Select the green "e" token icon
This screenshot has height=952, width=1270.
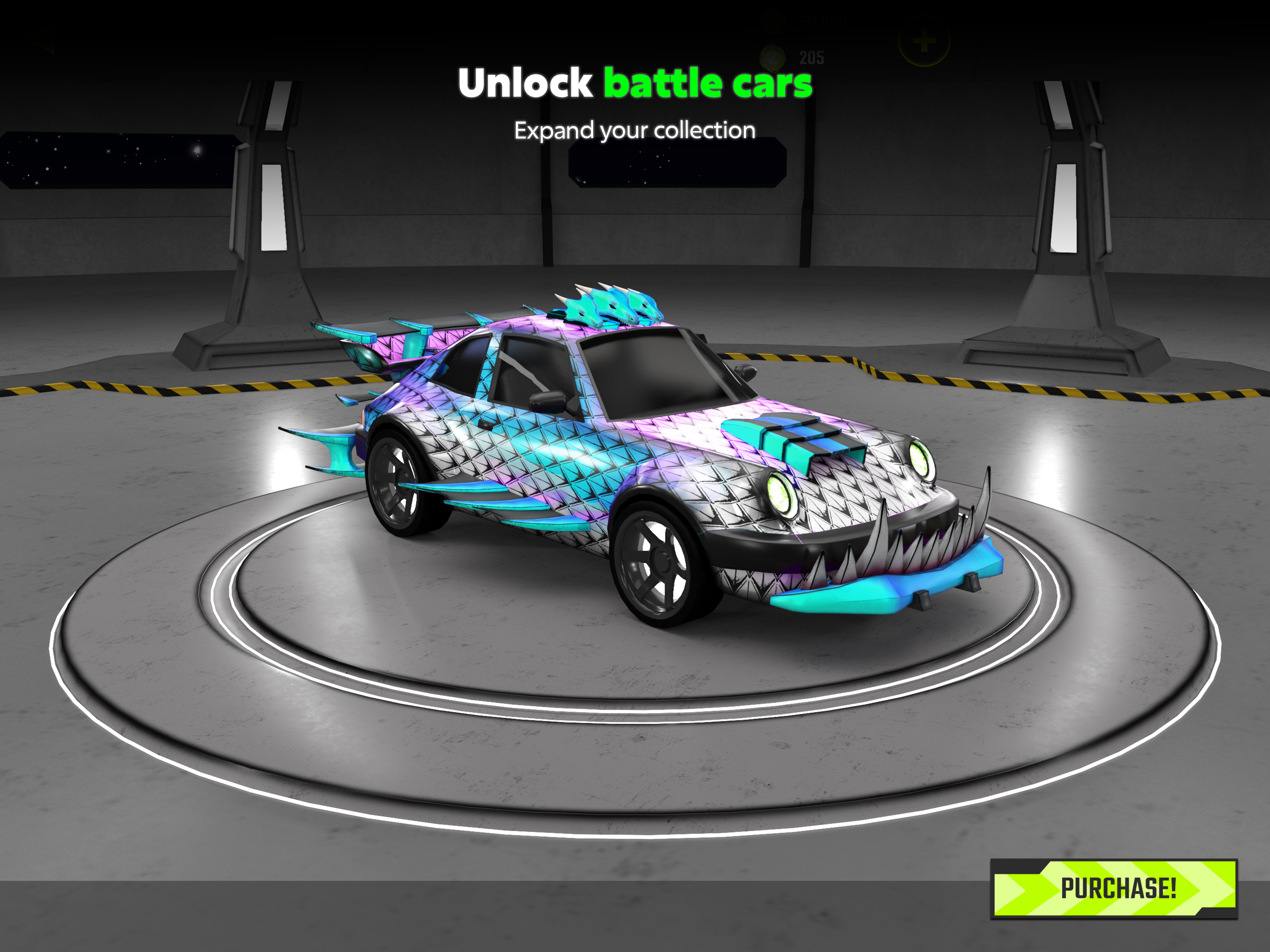pos(774,58)
